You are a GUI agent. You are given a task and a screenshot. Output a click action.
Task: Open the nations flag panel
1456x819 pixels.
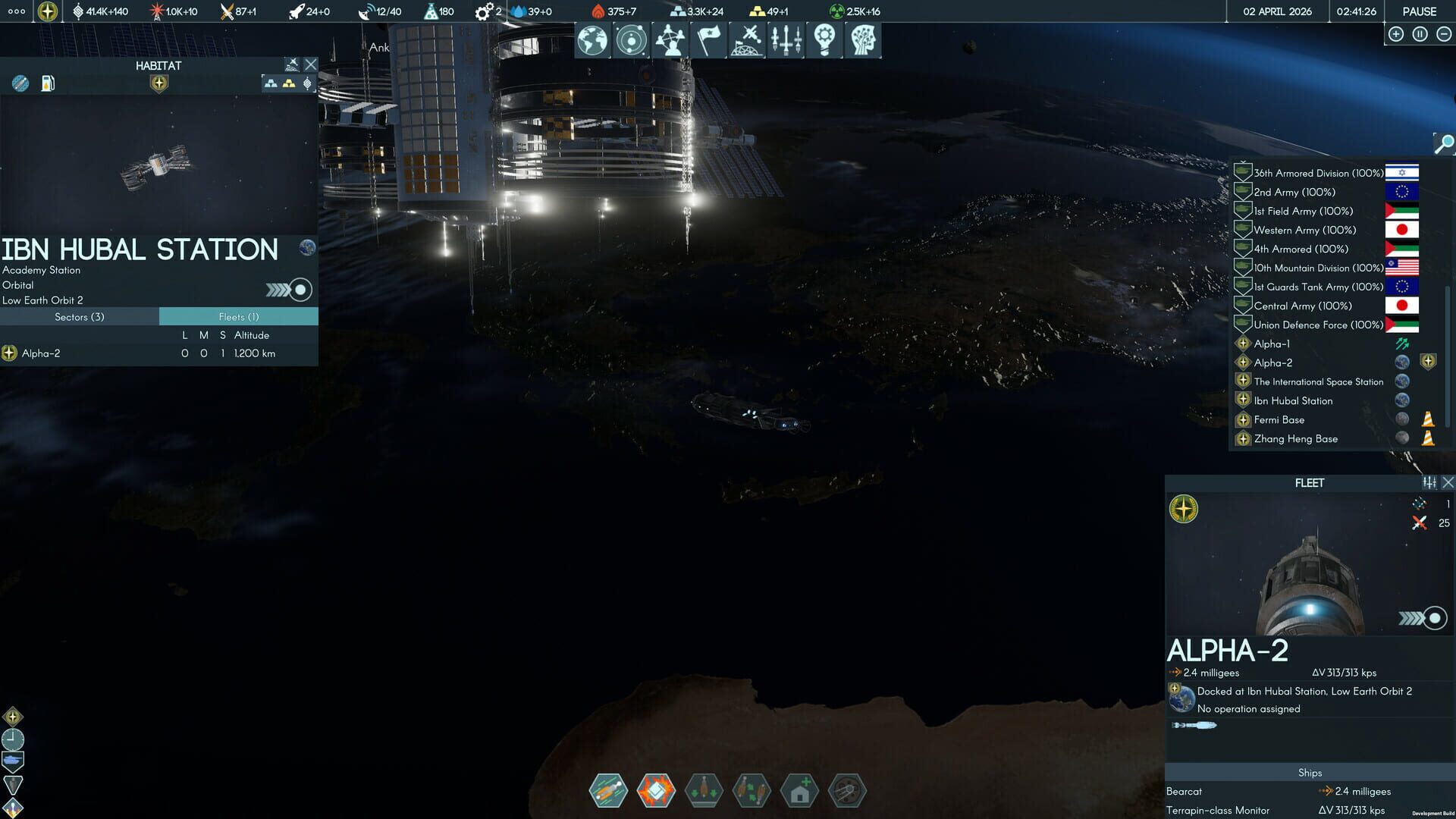(x=708, y=39)
